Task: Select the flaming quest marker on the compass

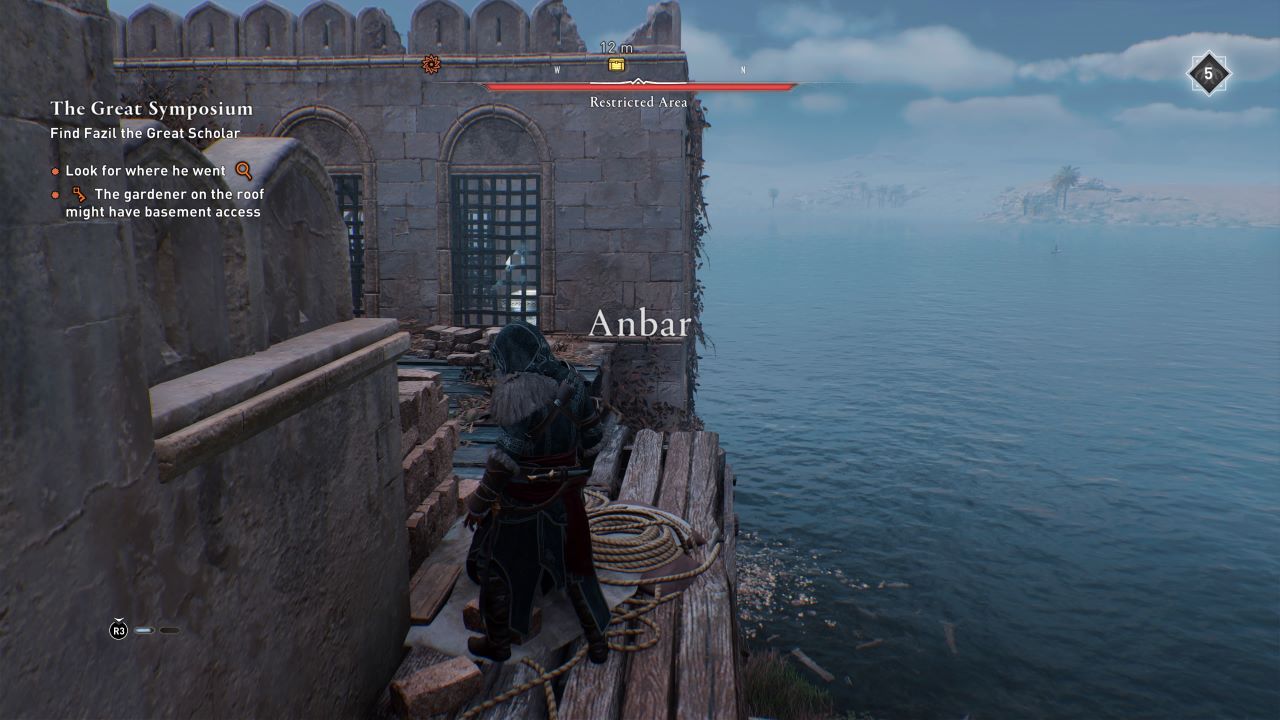Action: click(x=430, y=62)
